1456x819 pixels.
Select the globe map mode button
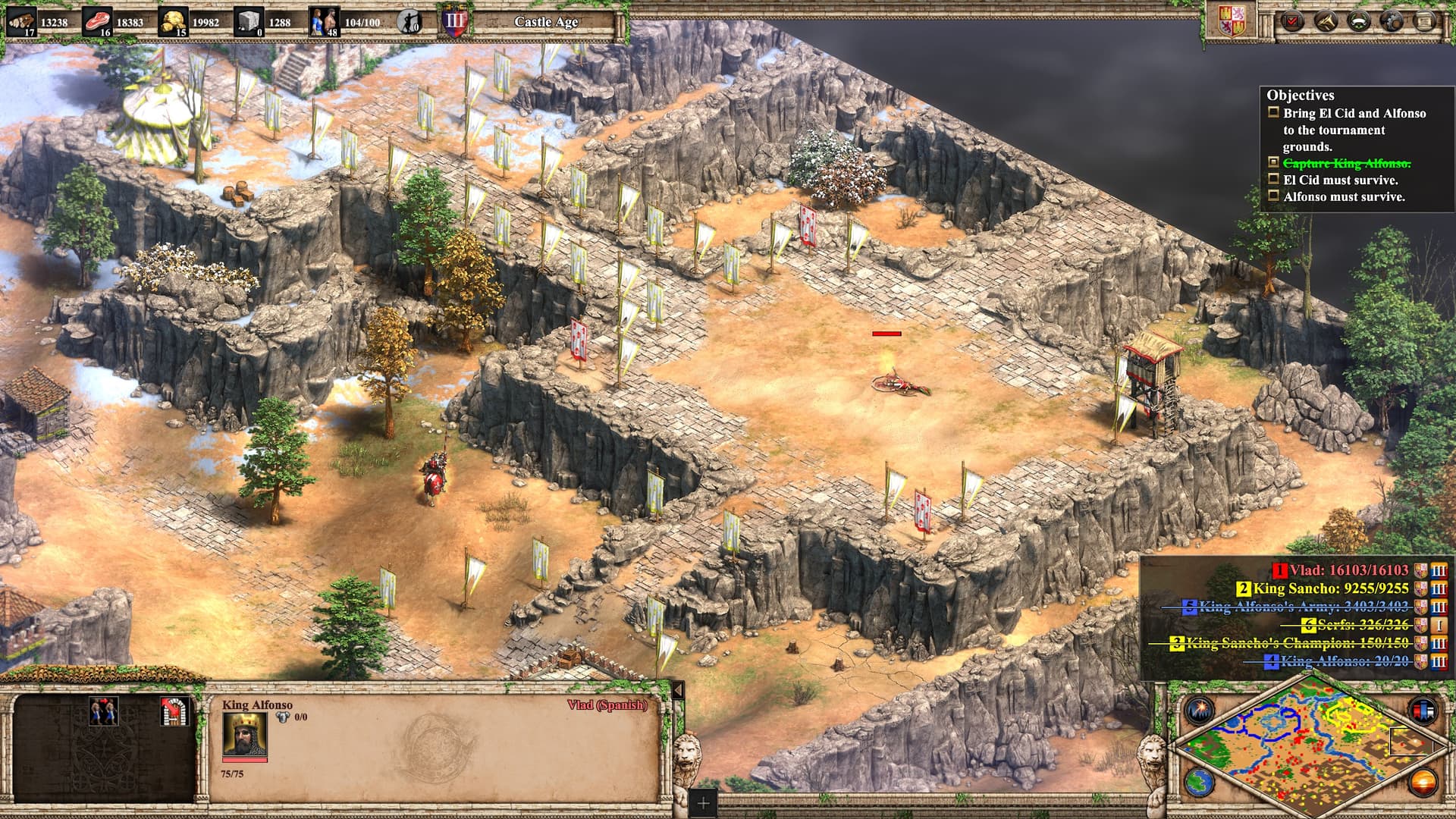click(x=1200, y=782)
